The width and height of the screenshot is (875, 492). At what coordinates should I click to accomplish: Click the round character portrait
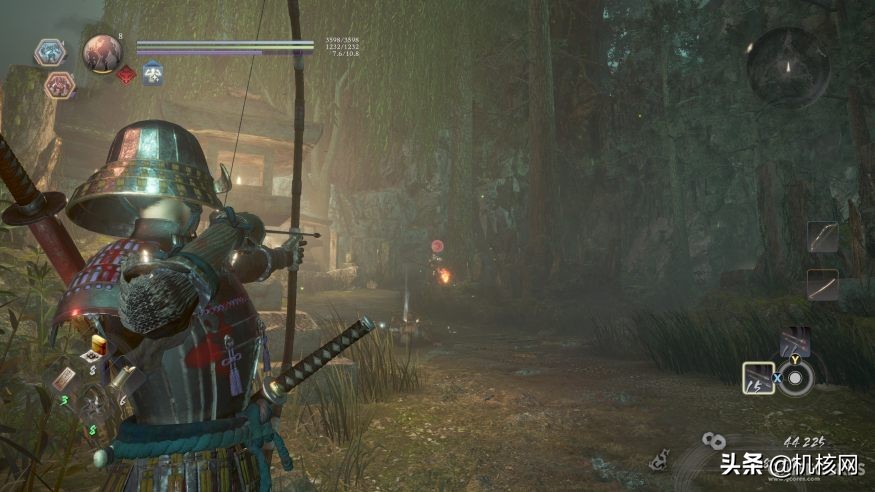tap(102, 52)
